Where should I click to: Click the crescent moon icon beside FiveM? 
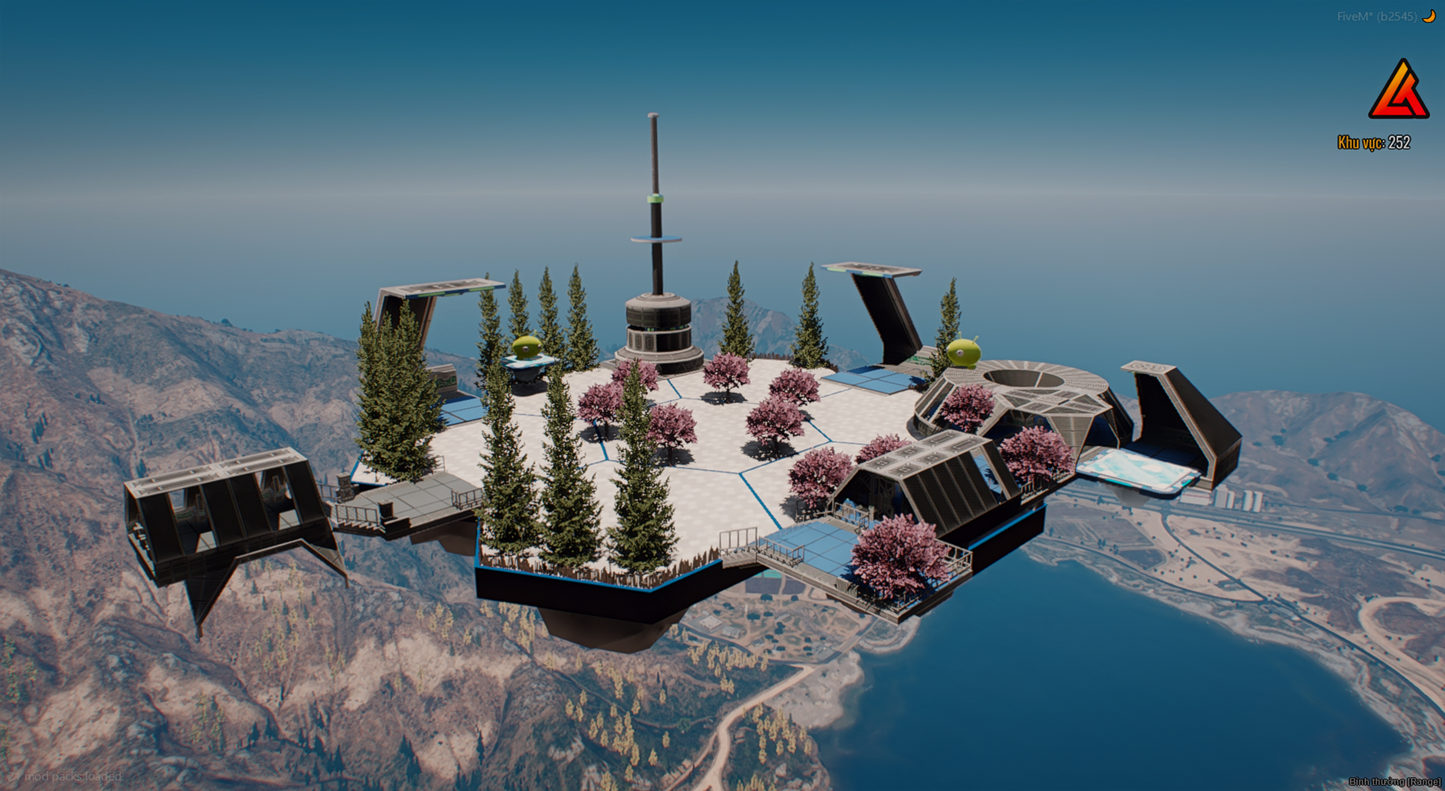(x=1429, y=16)
